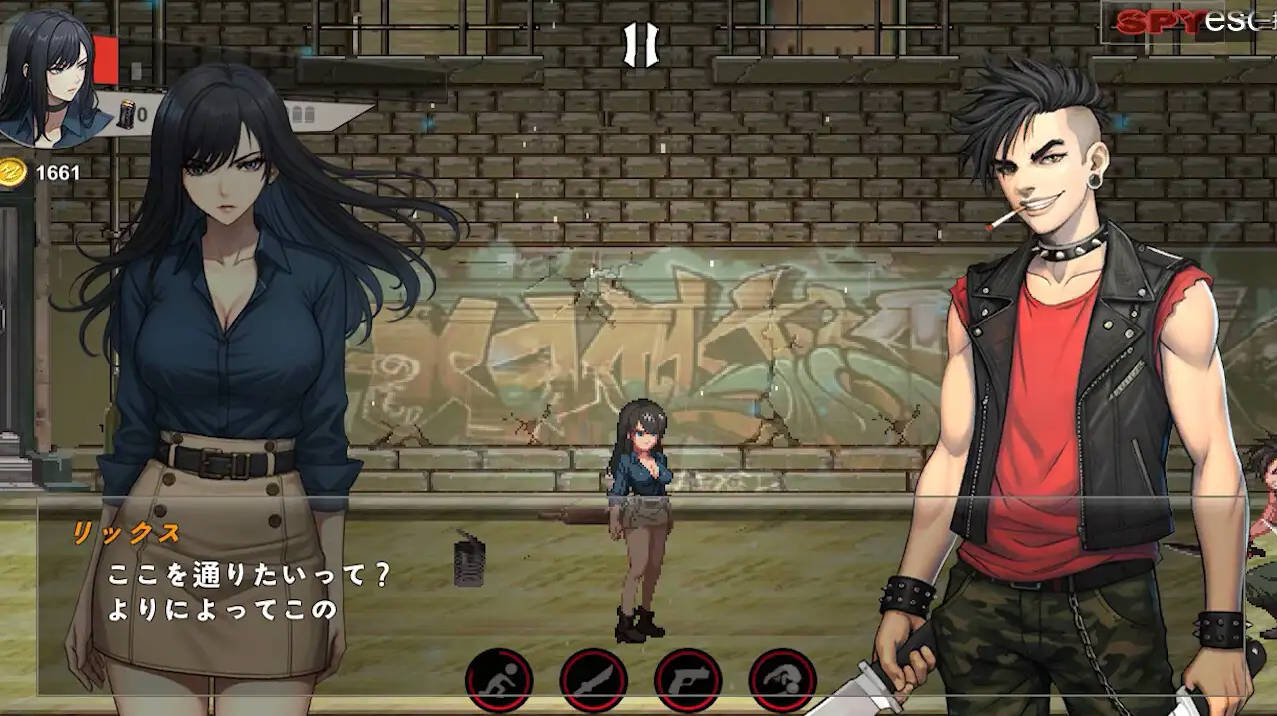Click the heroine's portrait in the HUD
Image resolution: width=1277 pixels, height=716 pixels.
click(47, 76)
